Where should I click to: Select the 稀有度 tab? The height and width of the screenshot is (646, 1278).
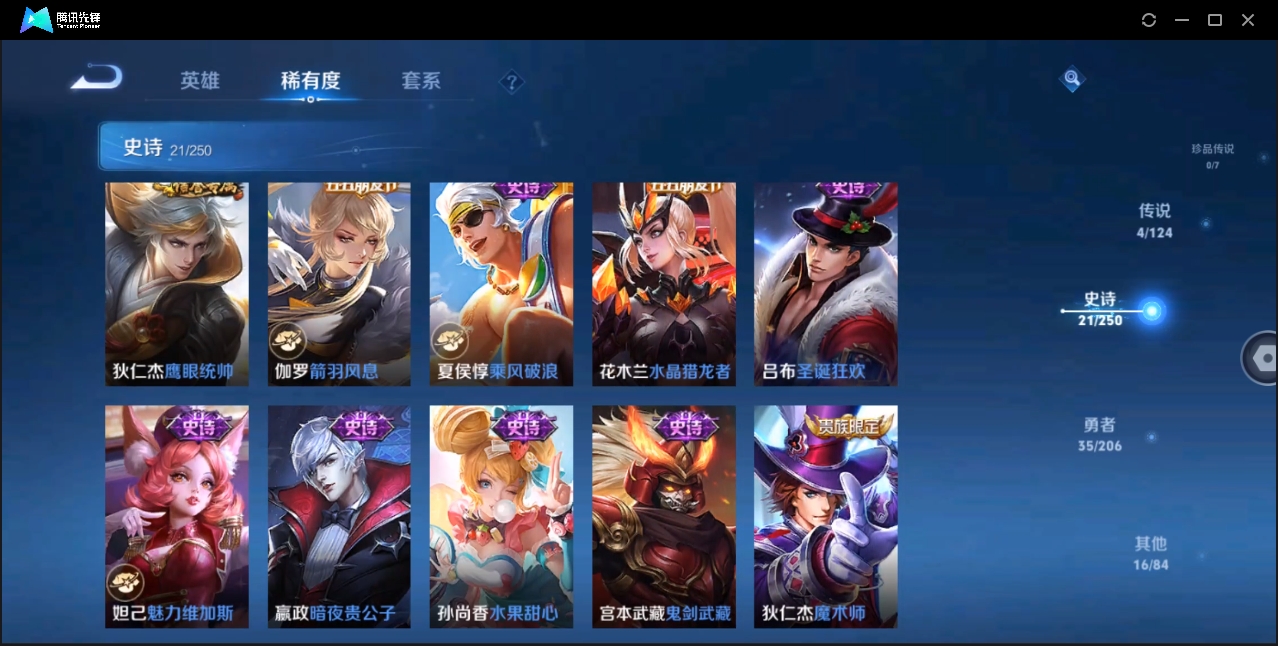tap(310, 81)
